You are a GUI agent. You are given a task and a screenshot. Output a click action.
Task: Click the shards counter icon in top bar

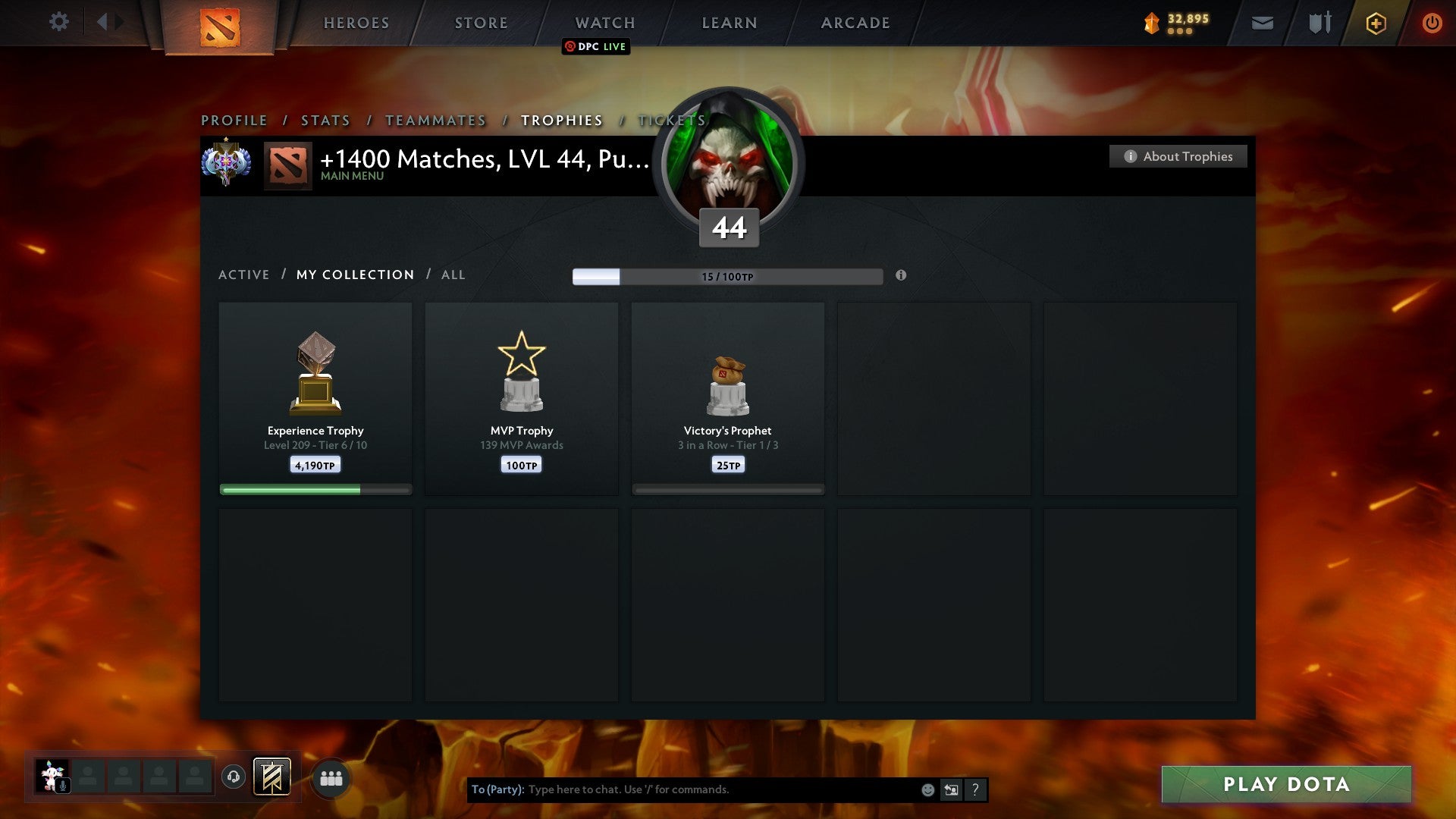[x=1152, y=23]
